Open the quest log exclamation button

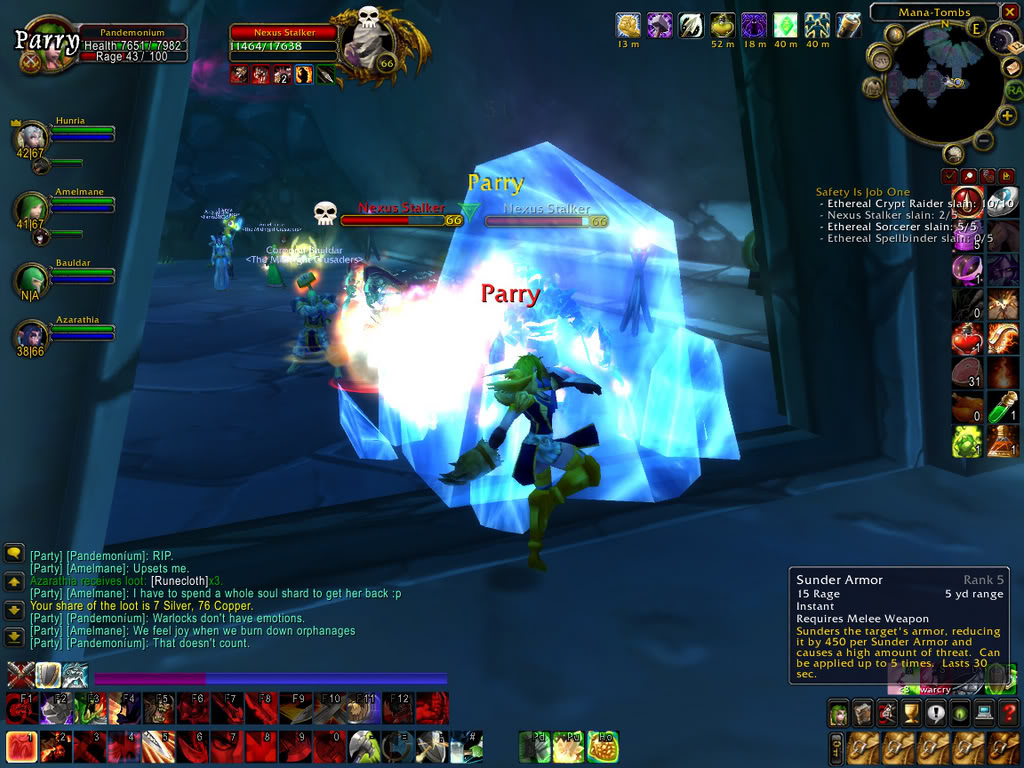935,713
